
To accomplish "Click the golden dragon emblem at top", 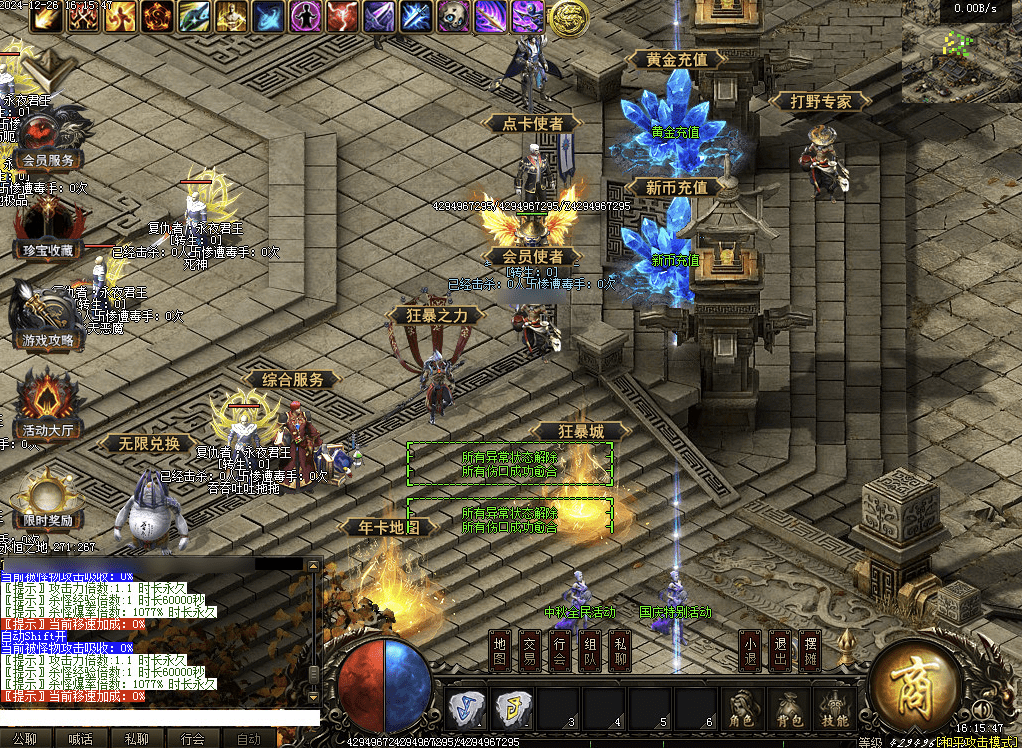I will (x=568, y=17).
